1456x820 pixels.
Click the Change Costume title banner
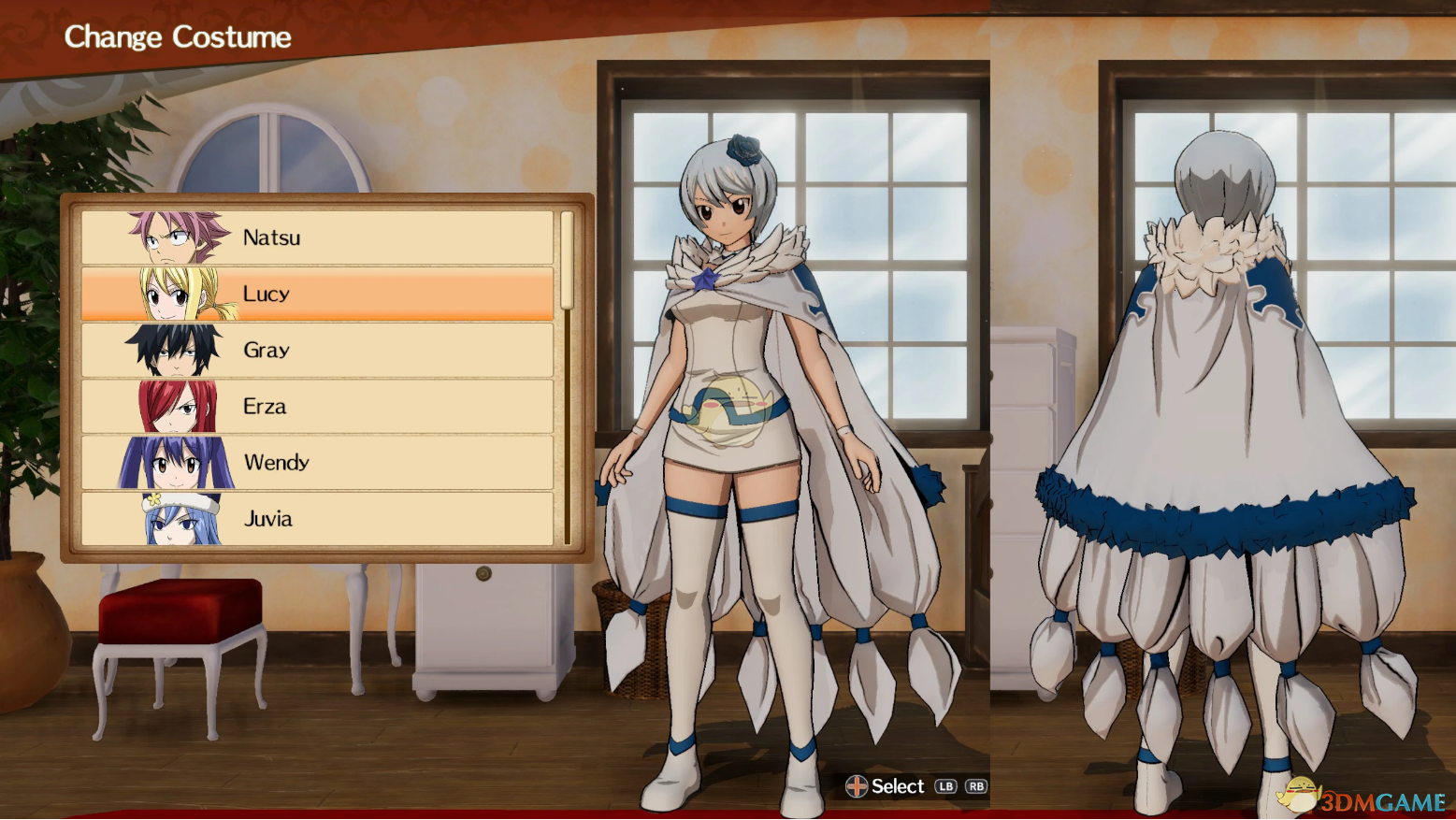178,37
